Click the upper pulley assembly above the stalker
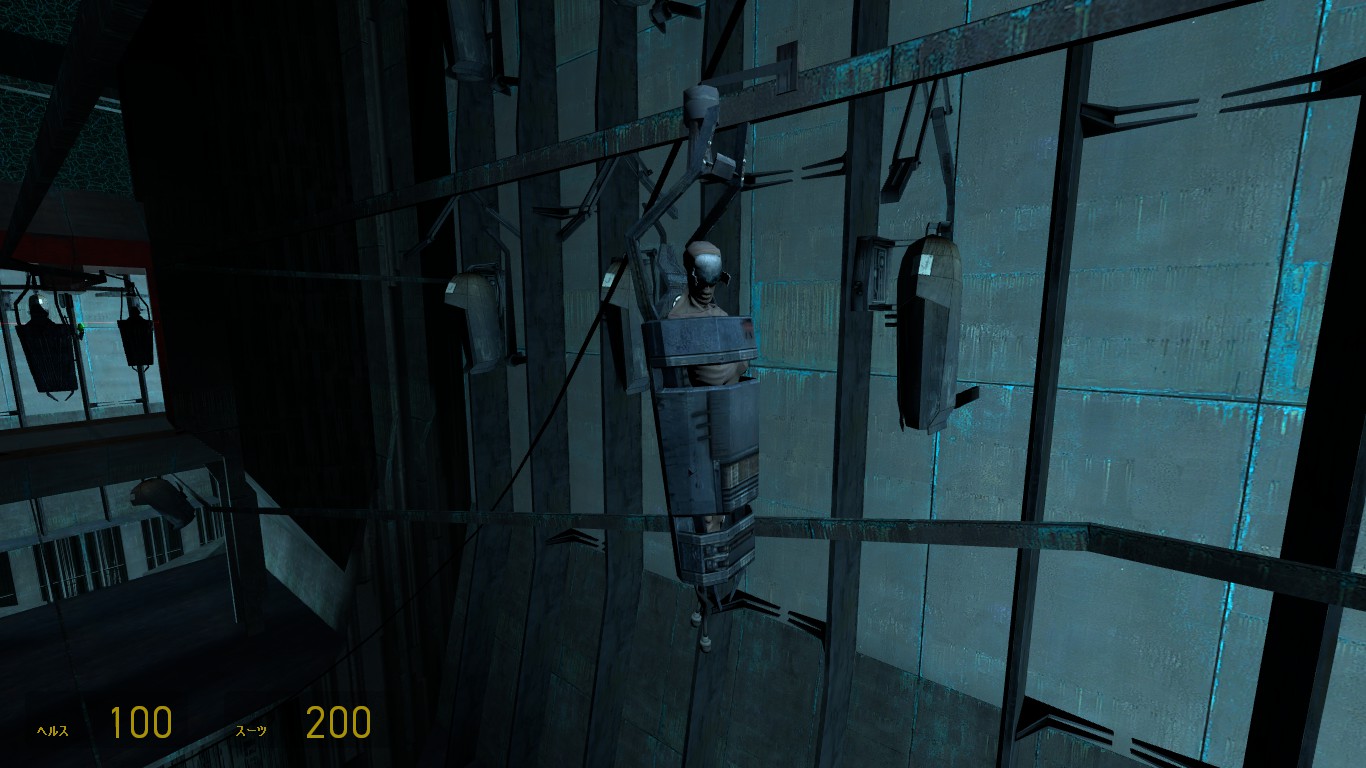The width and height of the screenshot is (1366, 768). pyautogui.click(x=702, y=110)
